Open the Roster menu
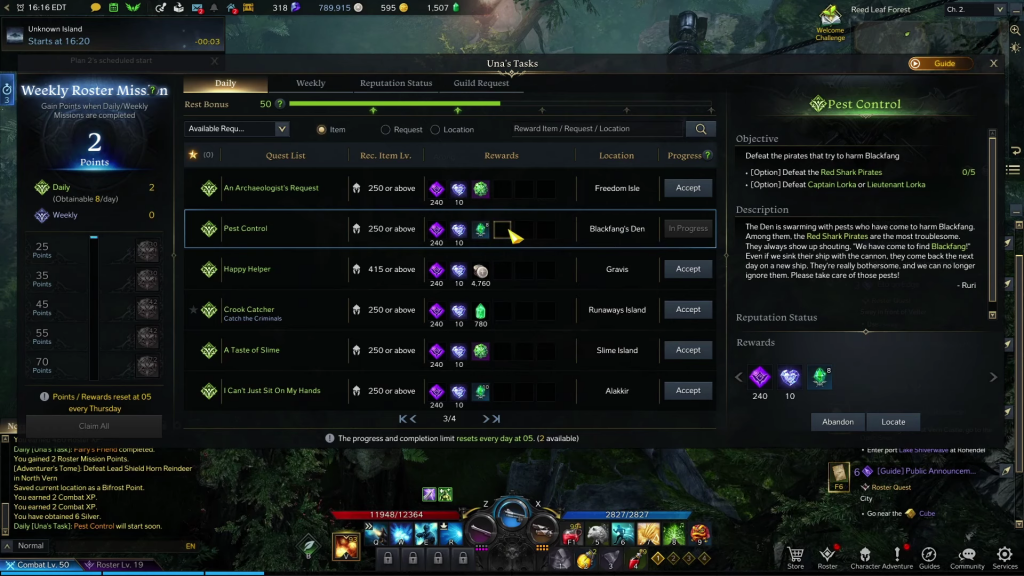 pos(827,556)
